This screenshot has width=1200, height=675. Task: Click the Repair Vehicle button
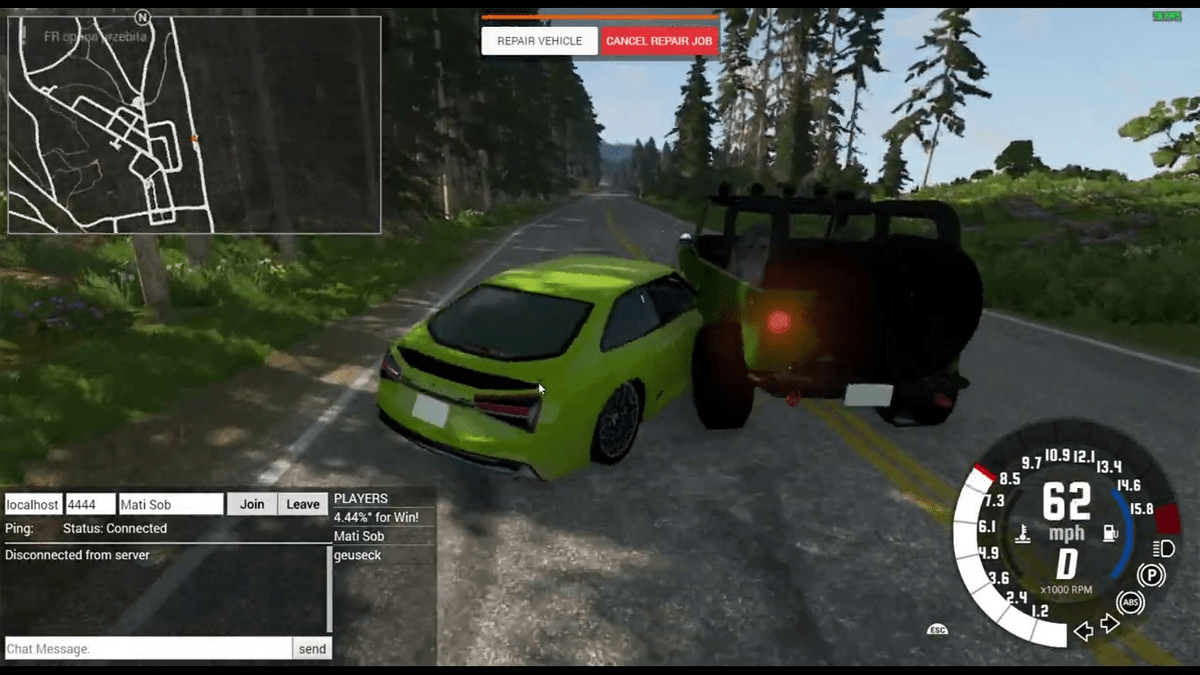coord(539,41)
